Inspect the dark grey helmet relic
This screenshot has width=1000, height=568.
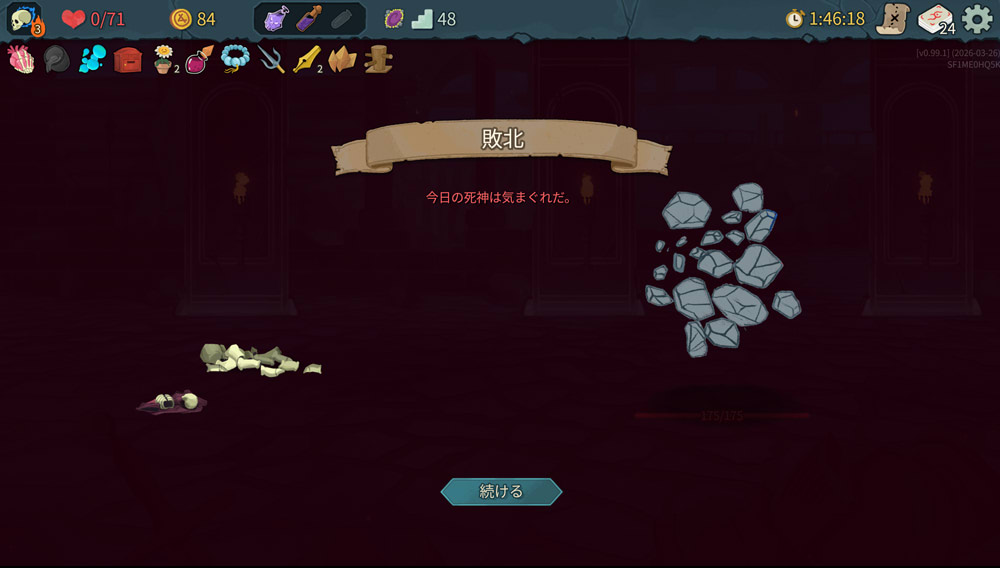point(57,60)
